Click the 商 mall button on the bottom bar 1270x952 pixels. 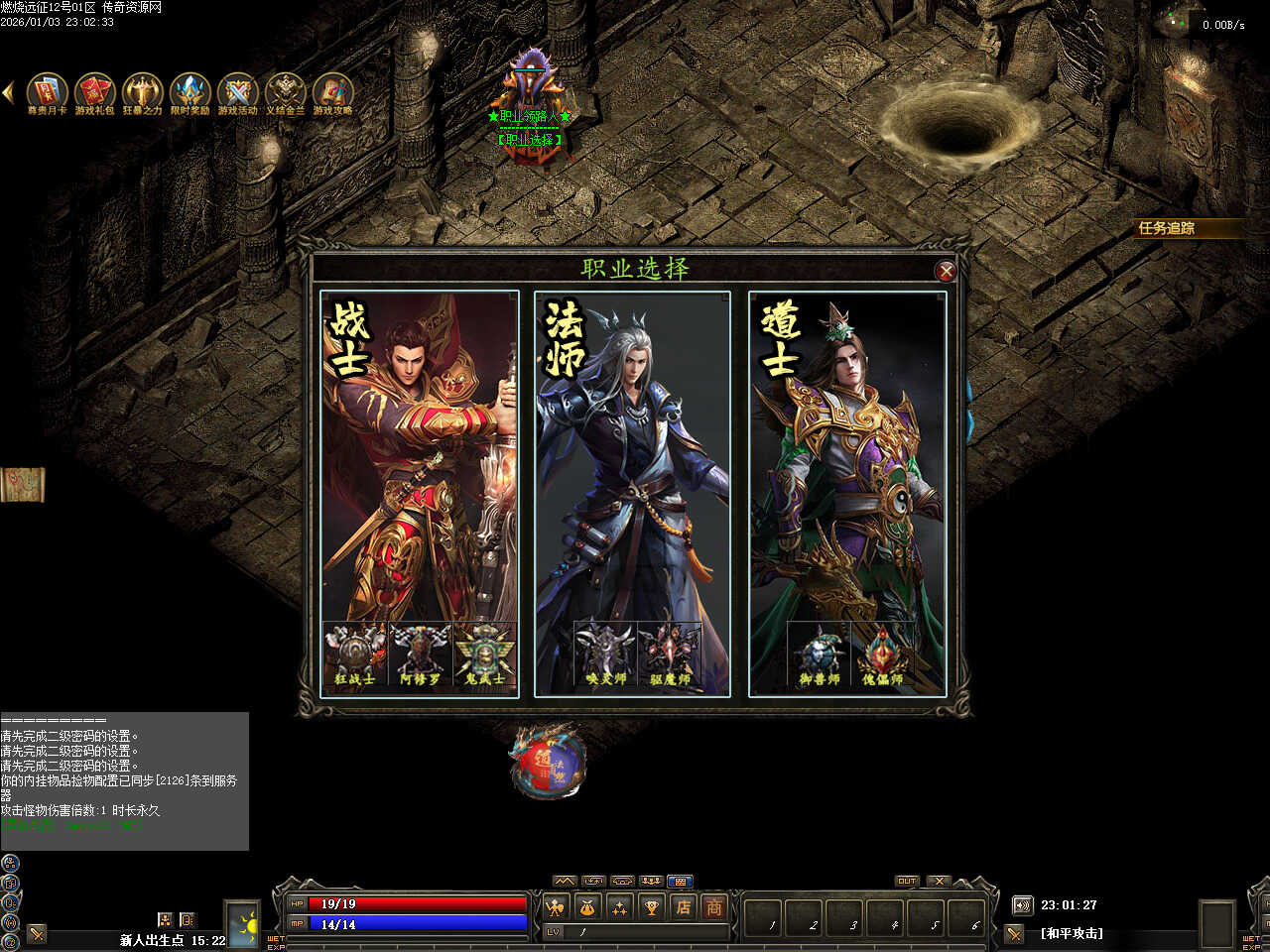713,906
